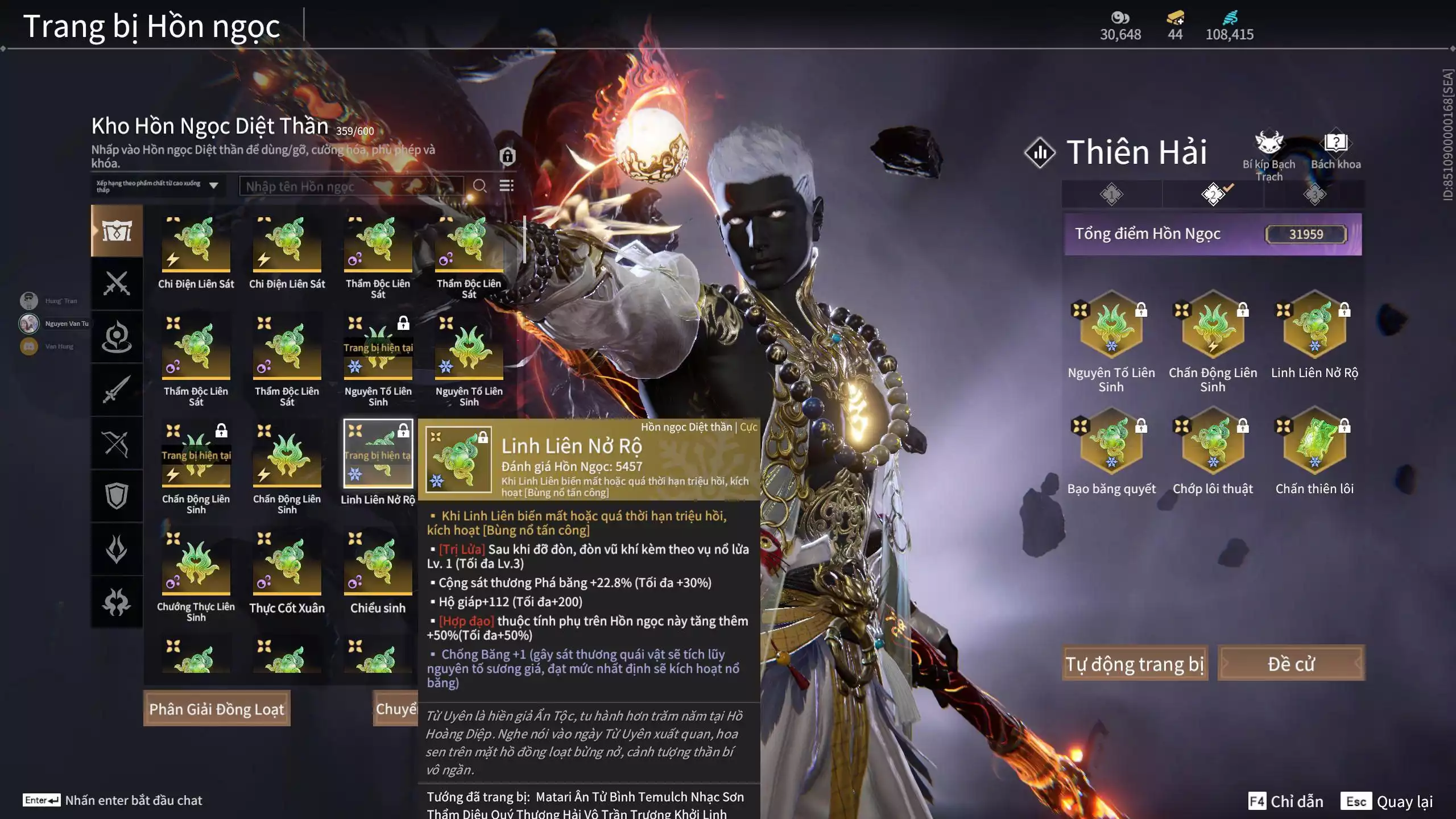The image size is (1456, 819).
Task: Open Bí kíp Bạch Trạch guide
Action: pos(1268,154)
